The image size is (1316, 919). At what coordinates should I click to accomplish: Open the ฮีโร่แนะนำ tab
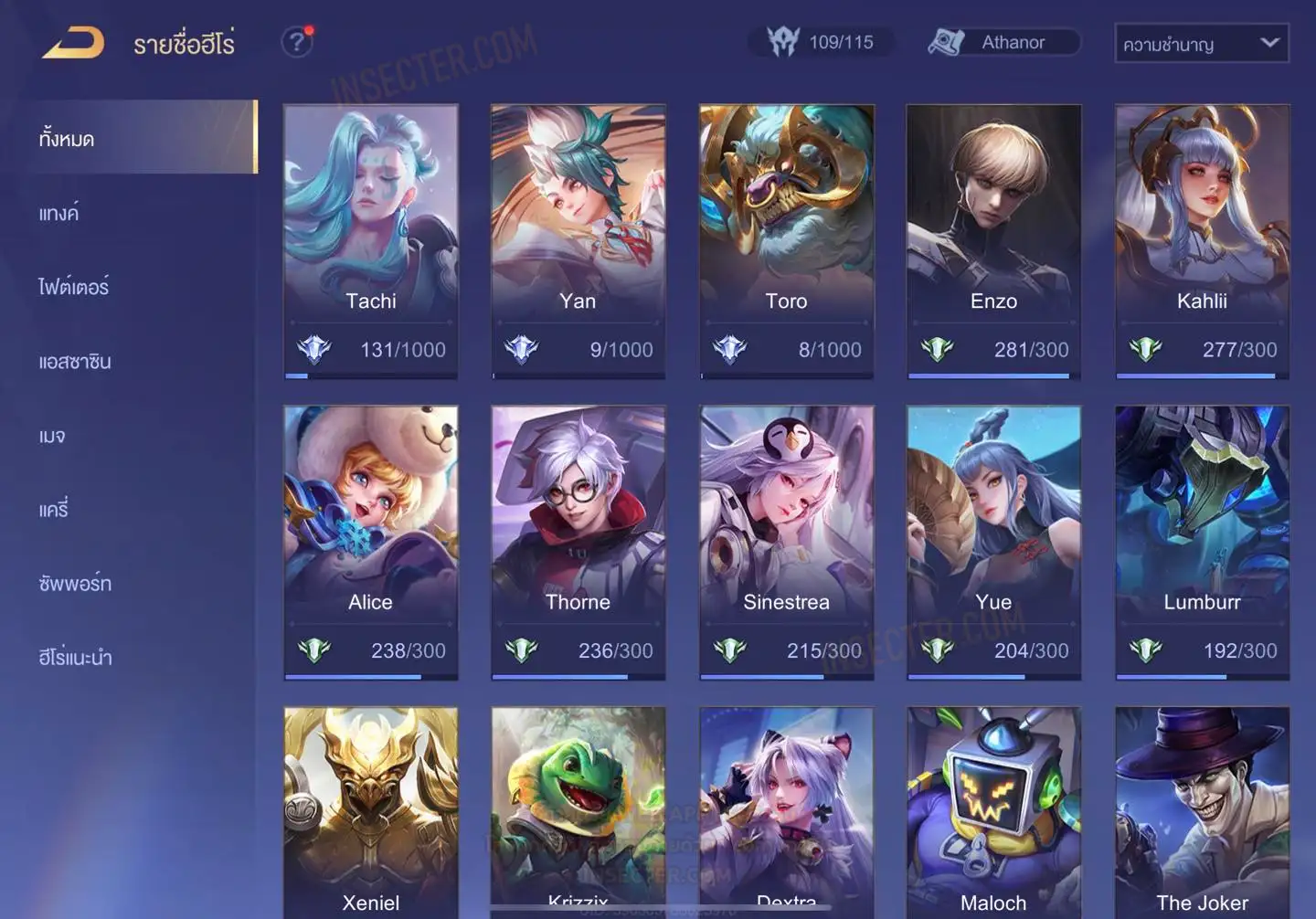75,658
